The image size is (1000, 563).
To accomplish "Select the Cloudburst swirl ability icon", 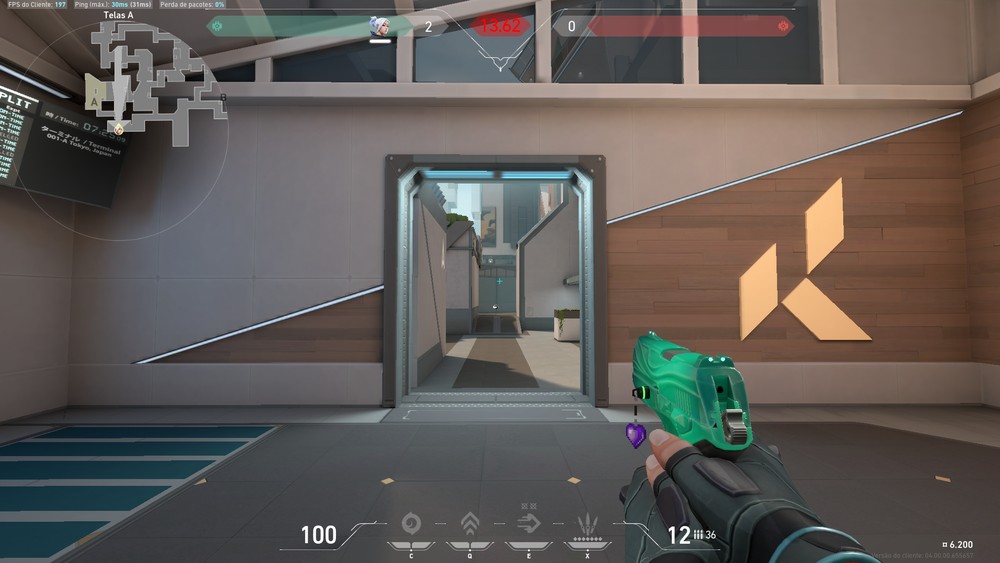I will pos(410,523).
